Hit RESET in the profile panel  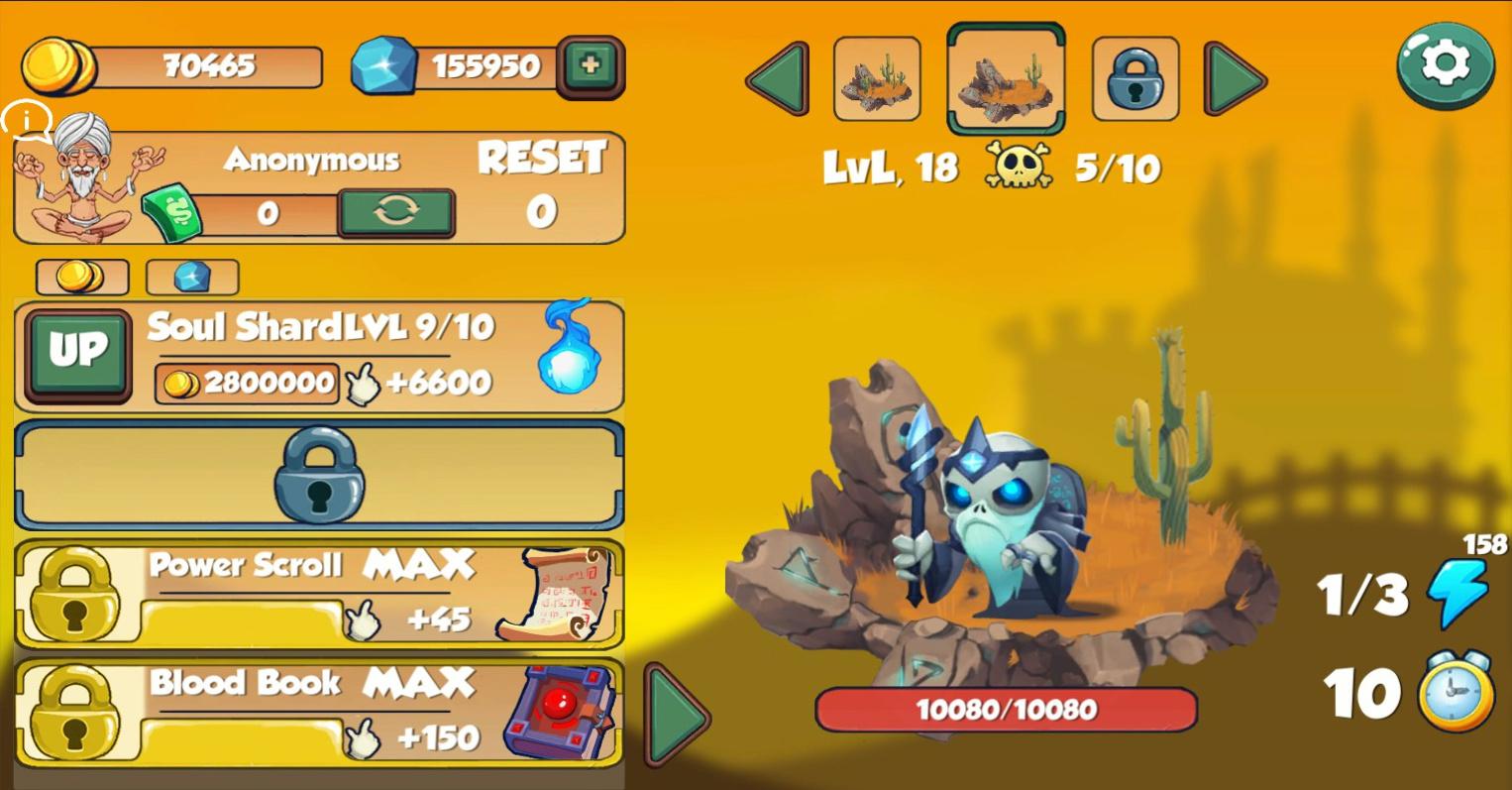541,159
